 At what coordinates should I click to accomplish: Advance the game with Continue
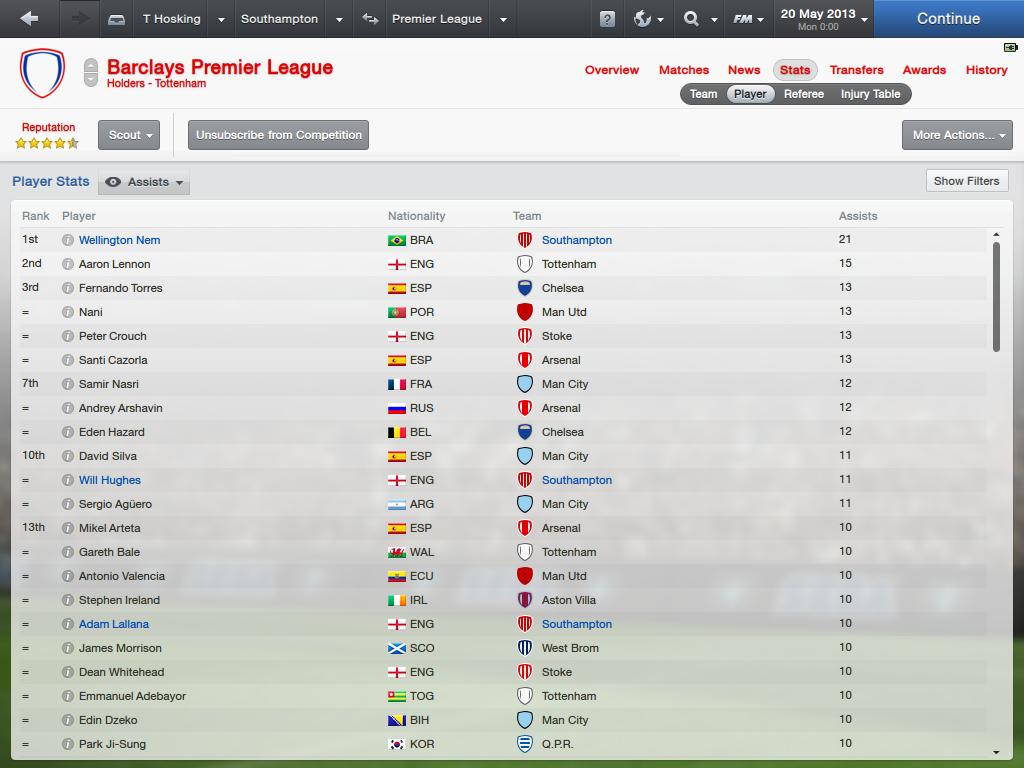[x=948, y=19]
